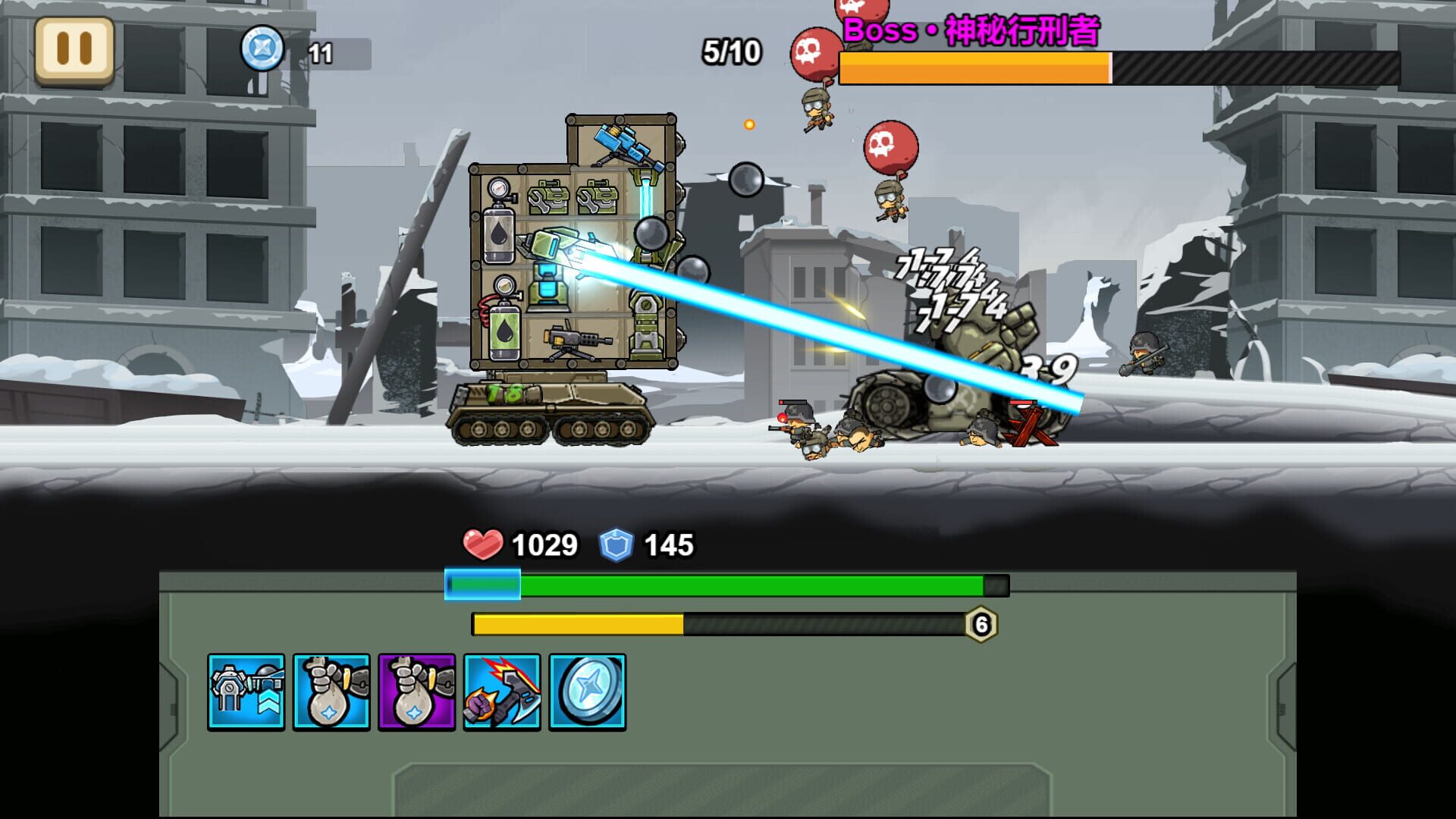This screenshot has width=1456, height=819.
Task: Activate the purple loot bag skill
Action: [x=416, y=692]
